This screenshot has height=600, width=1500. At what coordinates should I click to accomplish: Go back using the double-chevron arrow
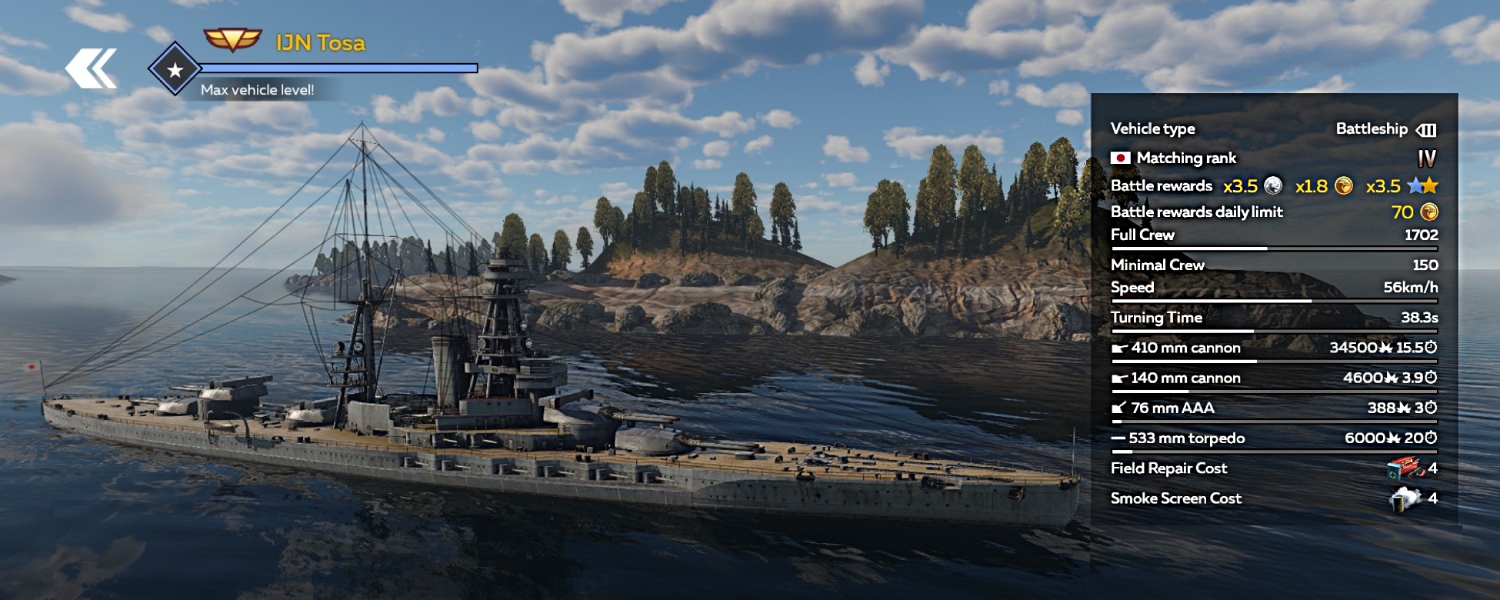91,68
